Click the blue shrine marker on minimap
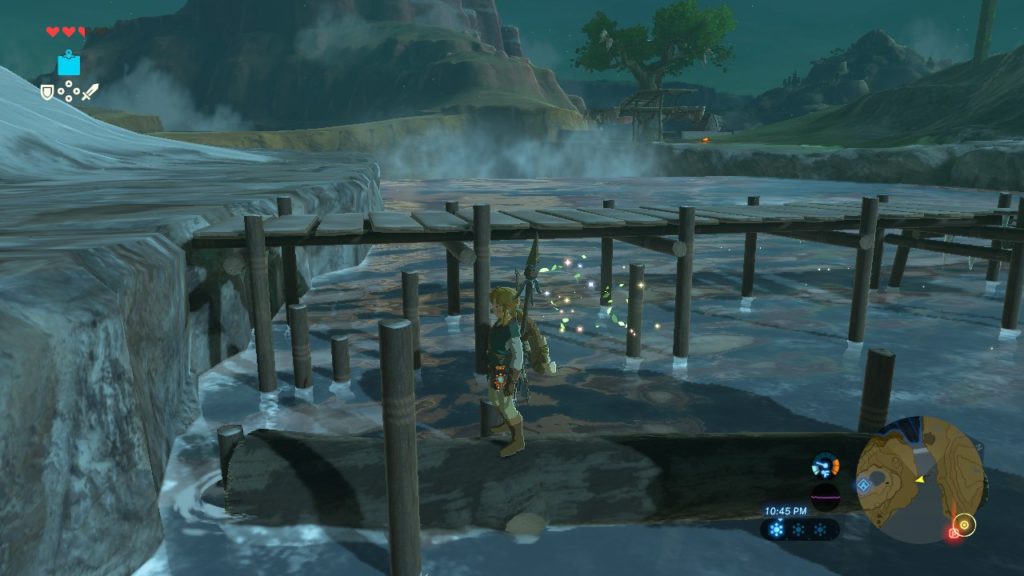 click(x=863, y=485)
